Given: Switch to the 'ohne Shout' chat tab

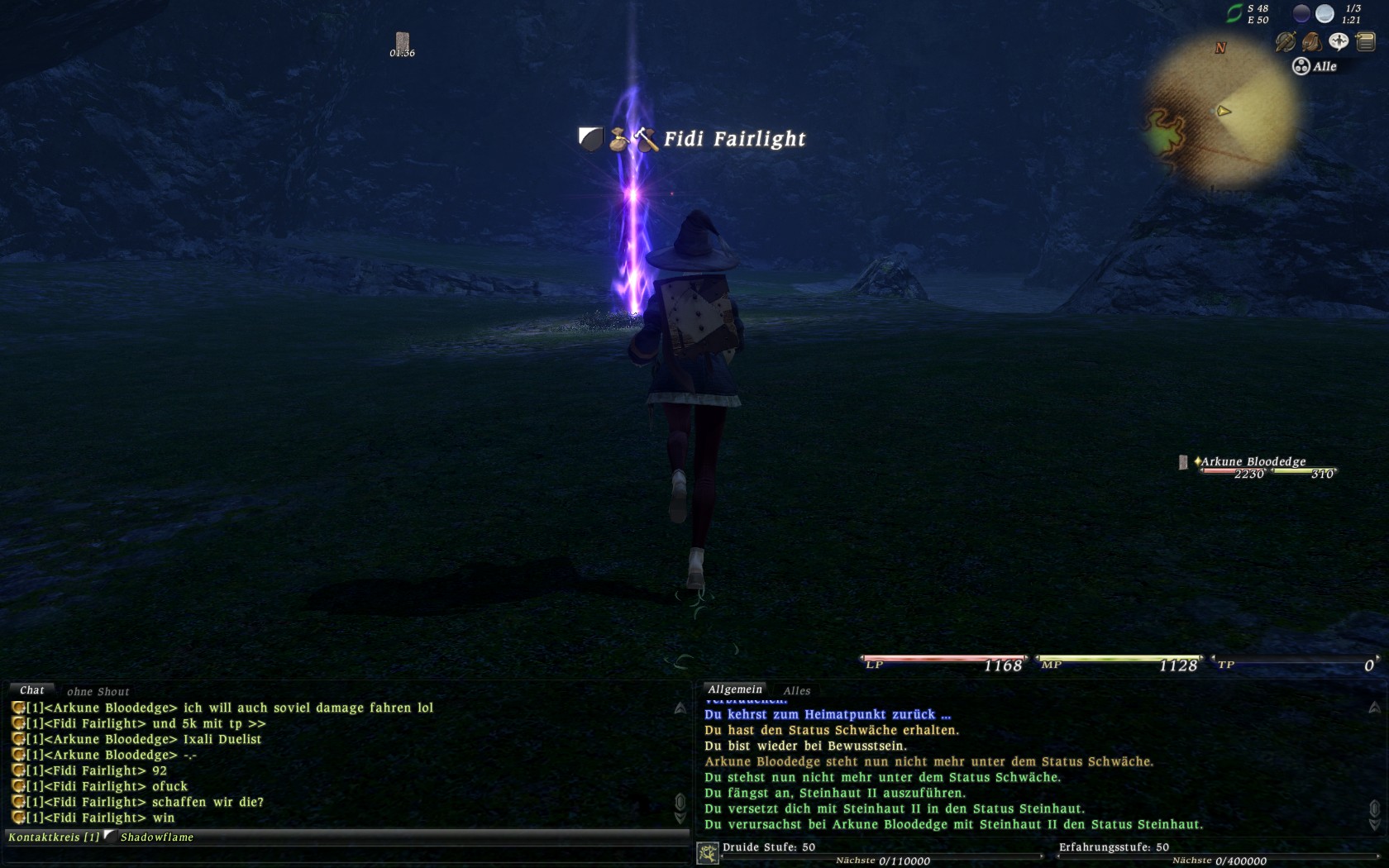Looking at the screenshot, I should pyautogui.click(x=98, y=691).
